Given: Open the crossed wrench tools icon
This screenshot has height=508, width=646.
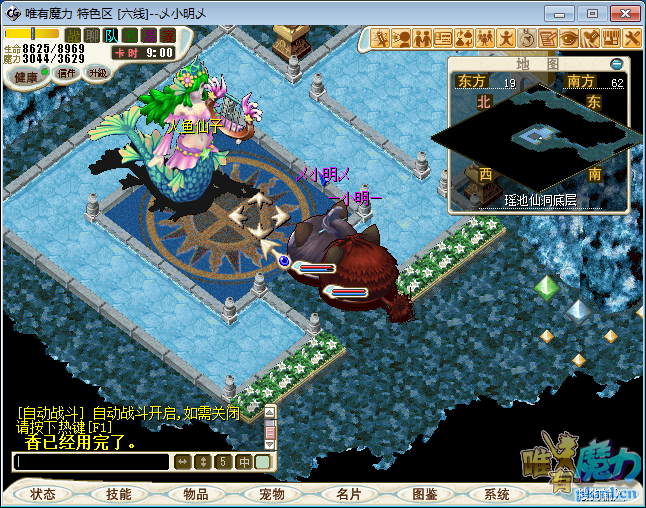Looking at the screenshot, I should tap(633, 38).
